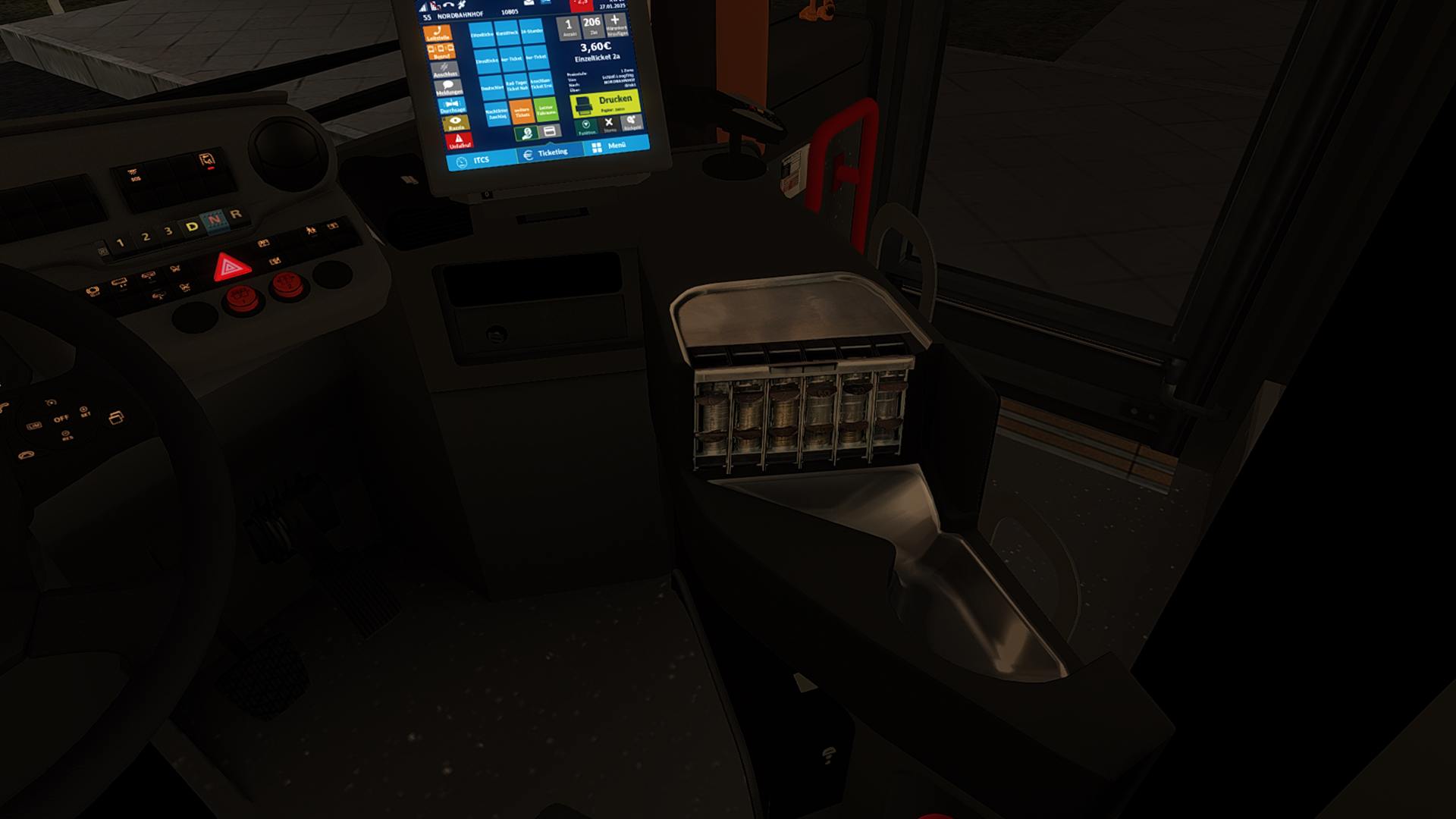Select the Nachtlinien Zuschlag ticket tile

[497, 115]
